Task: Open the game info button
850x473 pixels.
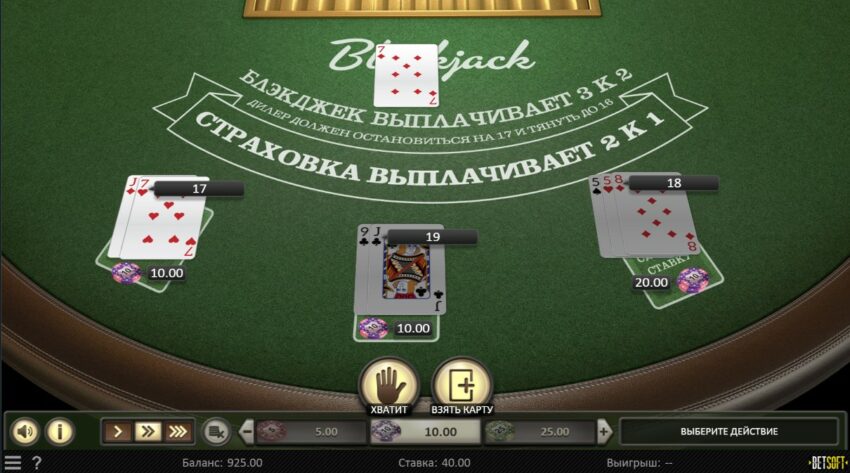Action: (60, 432)
